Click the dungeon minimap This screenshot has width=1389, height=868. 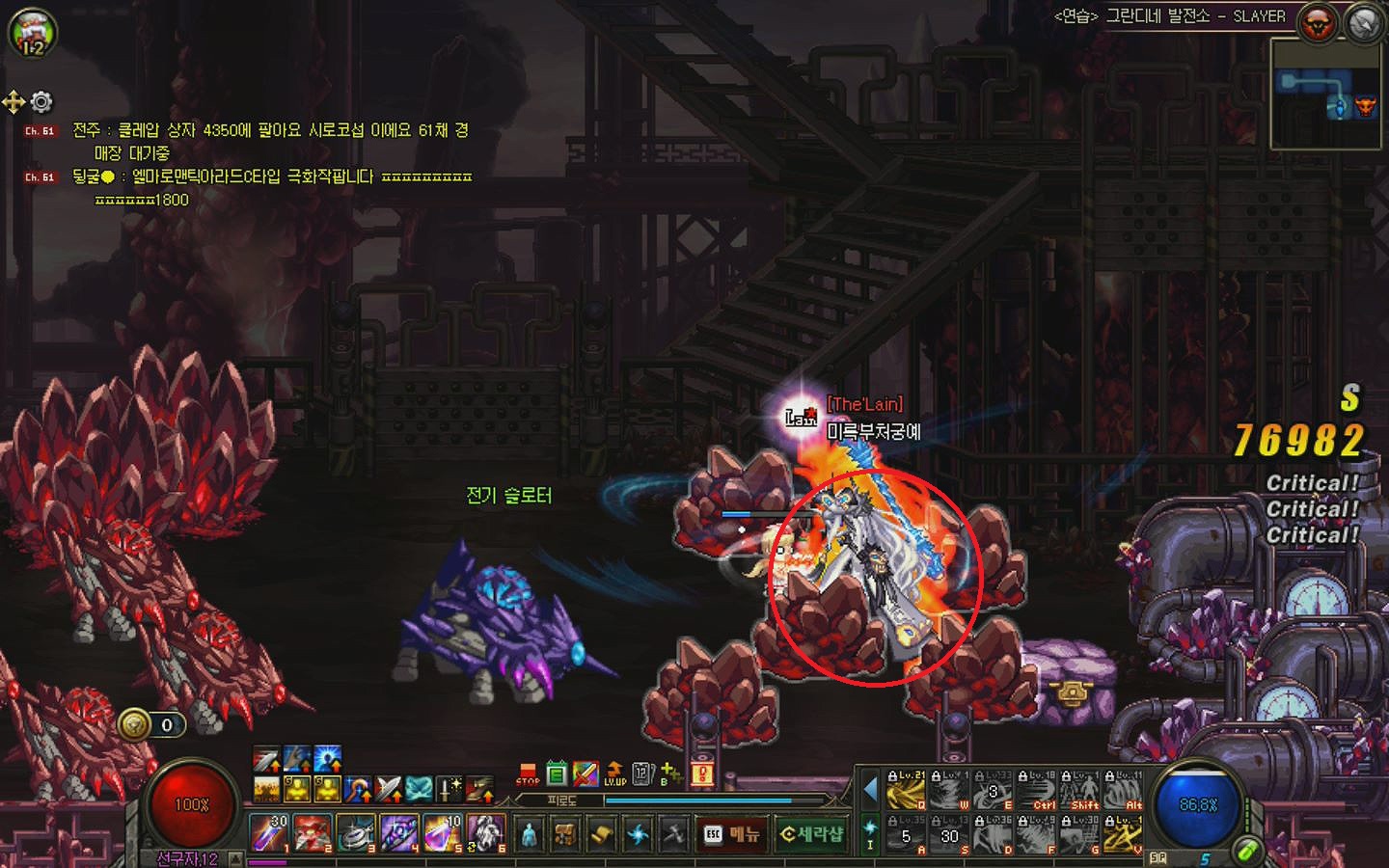1324,94
